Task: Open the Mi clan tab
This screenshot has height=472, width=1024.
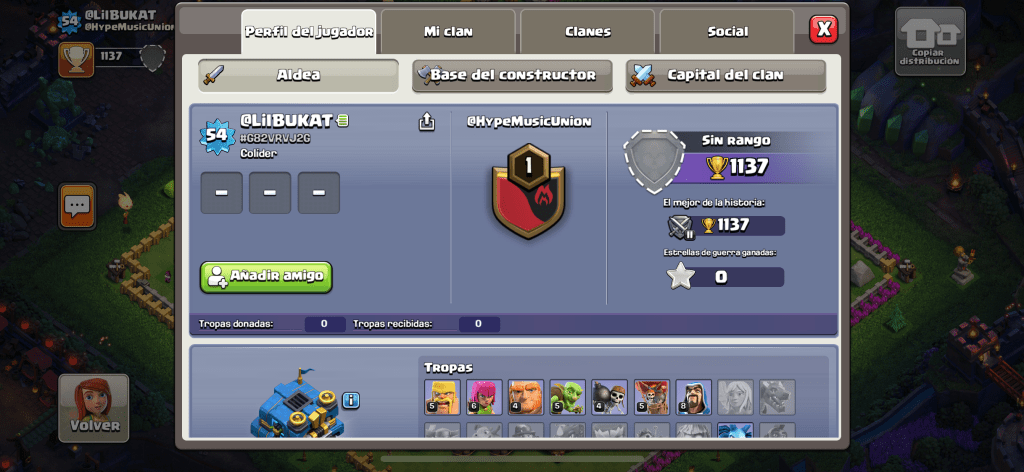Action: pyautogui.click(x=447, y=32)
